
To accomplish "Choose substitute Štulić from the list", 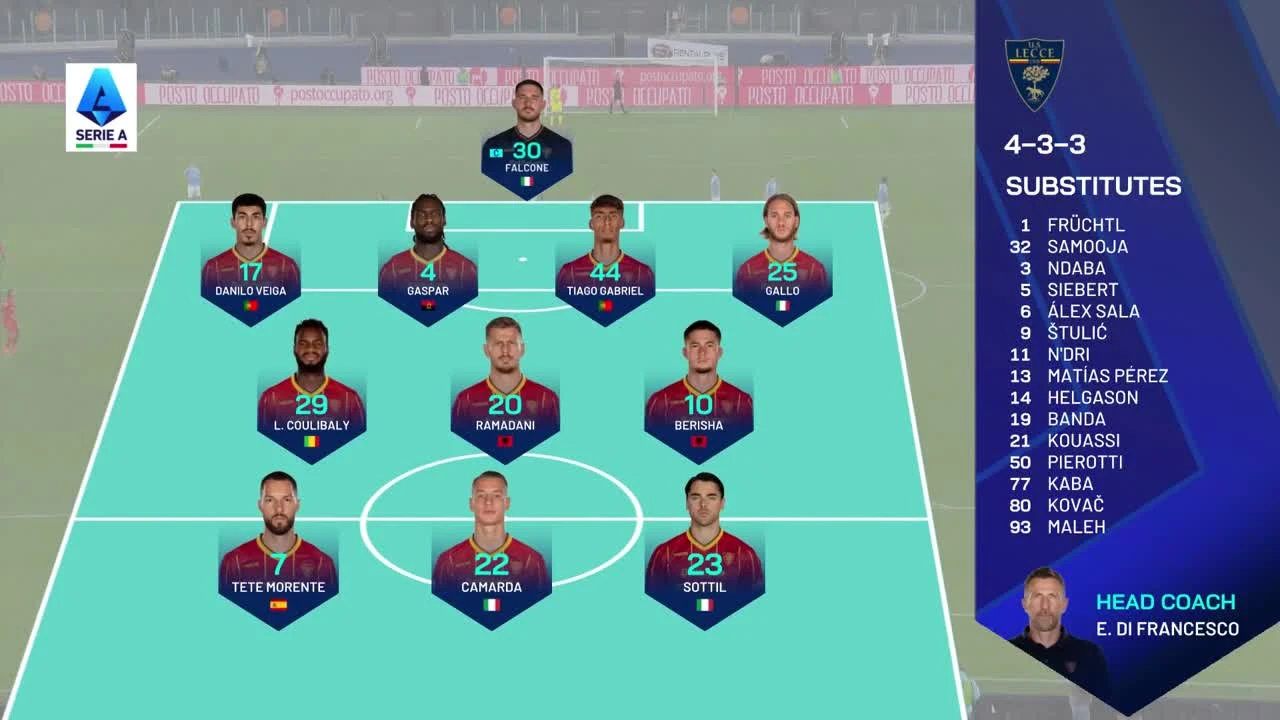I will coord(1077,333).
